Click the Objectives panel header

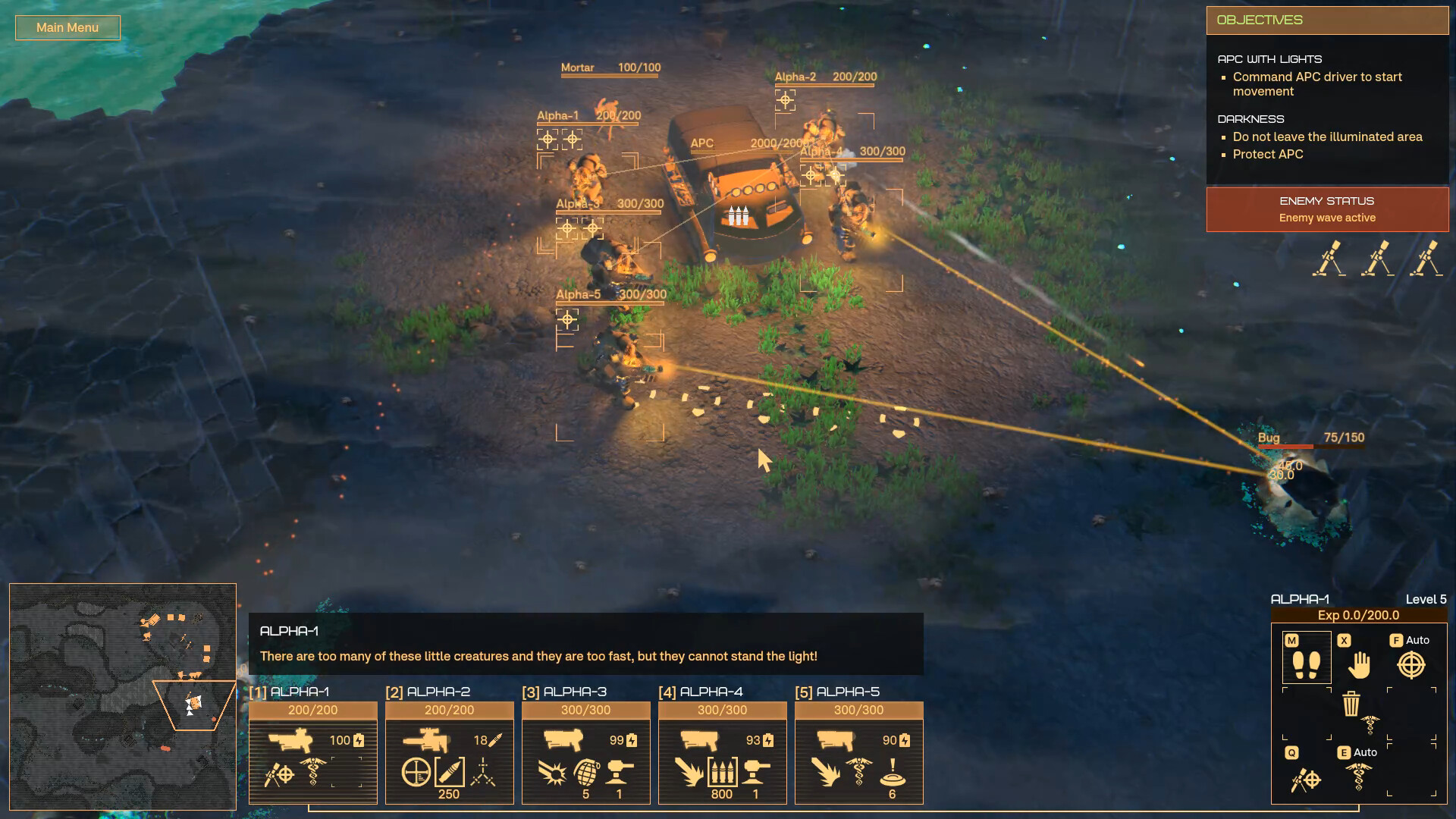pyautogui.click(x=1327, y=20)
